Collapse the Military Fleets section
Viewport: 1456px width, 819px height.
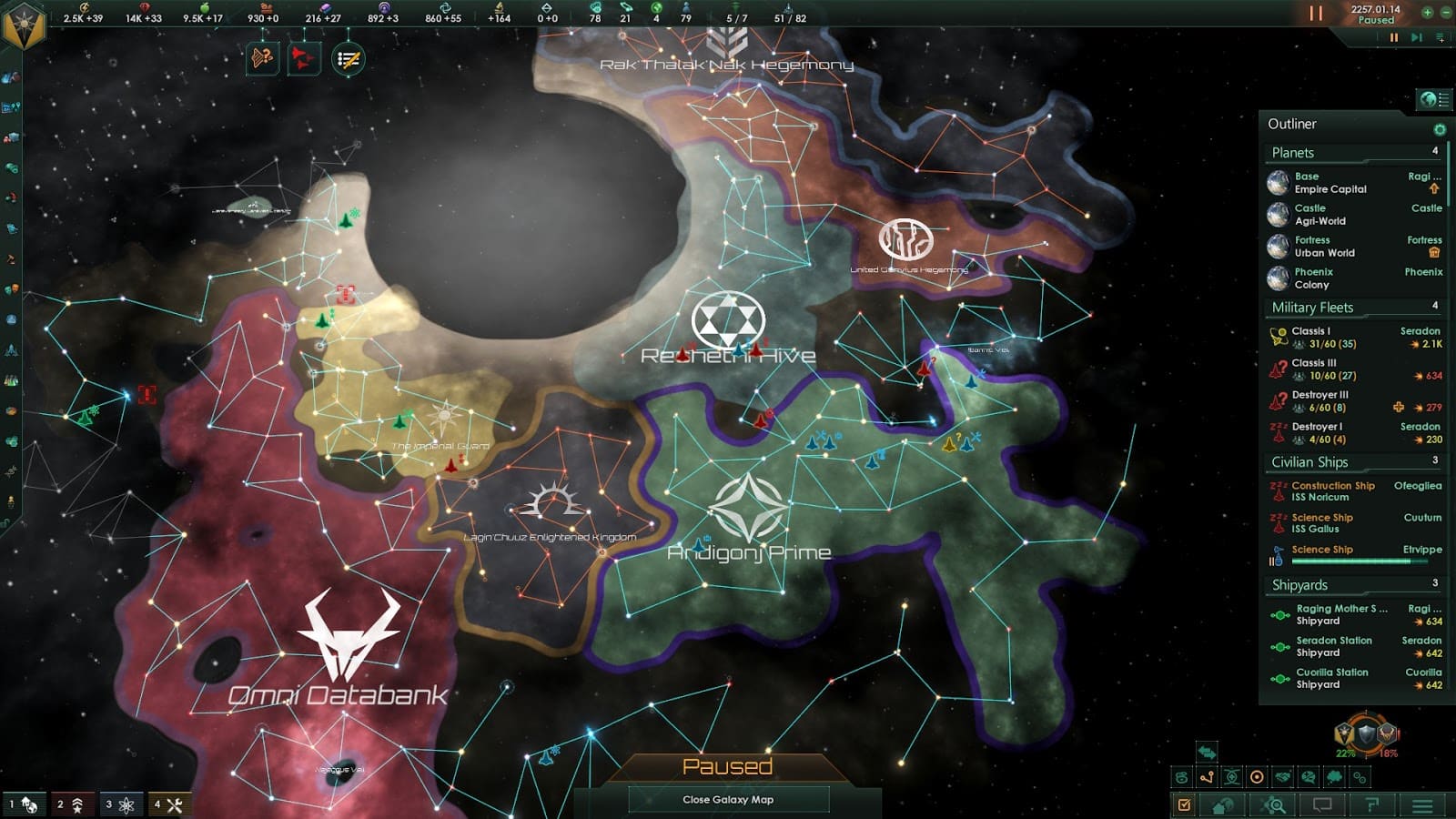pyautogui.click(x=1310, y=308)
